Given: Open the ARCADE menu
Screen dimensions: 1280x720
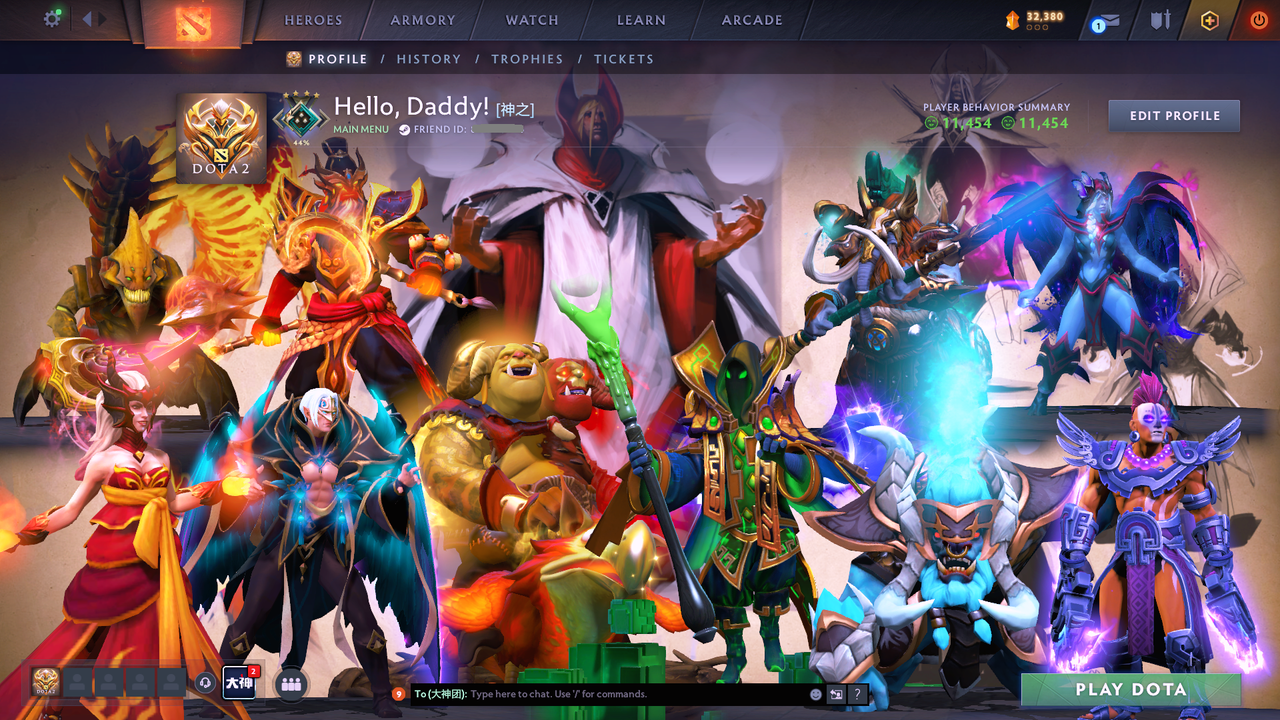Looking at the screenshot, I should coord(751,19).
